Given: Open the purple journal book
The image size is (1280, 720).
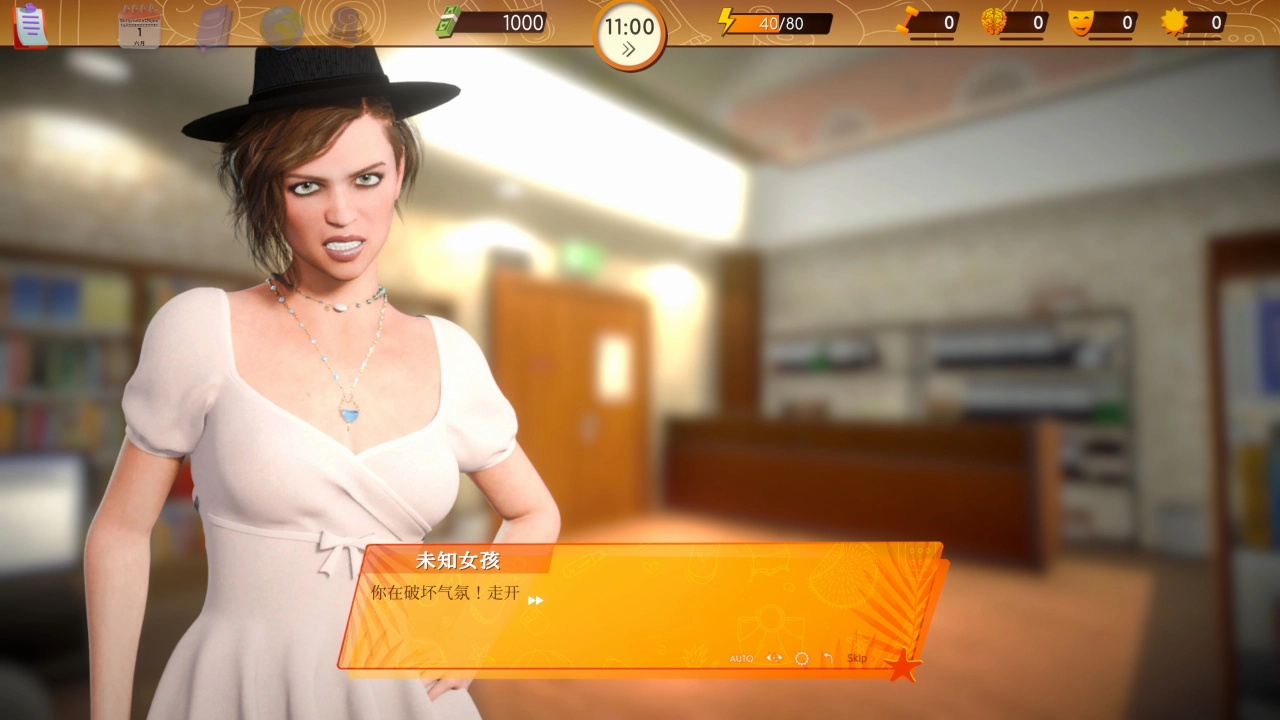Looking at the screenshot, I should pos(214,26).
